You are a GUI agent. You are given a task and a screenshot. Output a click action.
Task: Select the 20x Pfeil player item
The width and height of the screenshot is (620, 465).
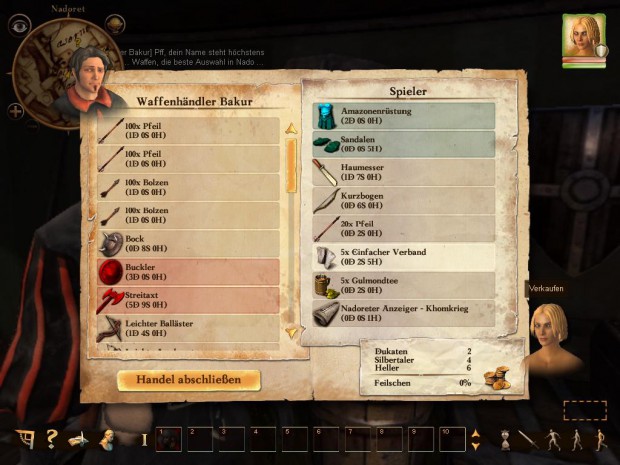coord(404,229)
